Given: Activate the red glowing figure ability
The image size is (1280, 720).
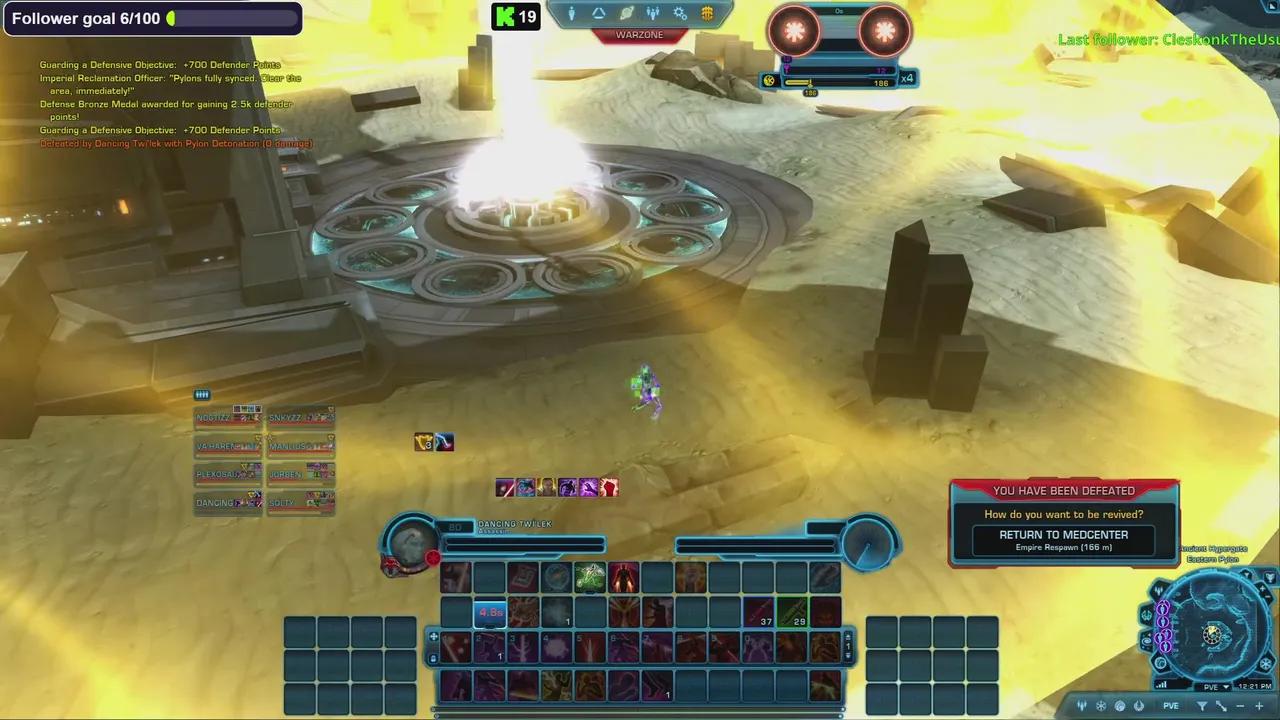Looking at the screenshot, I should pos(624,577).
